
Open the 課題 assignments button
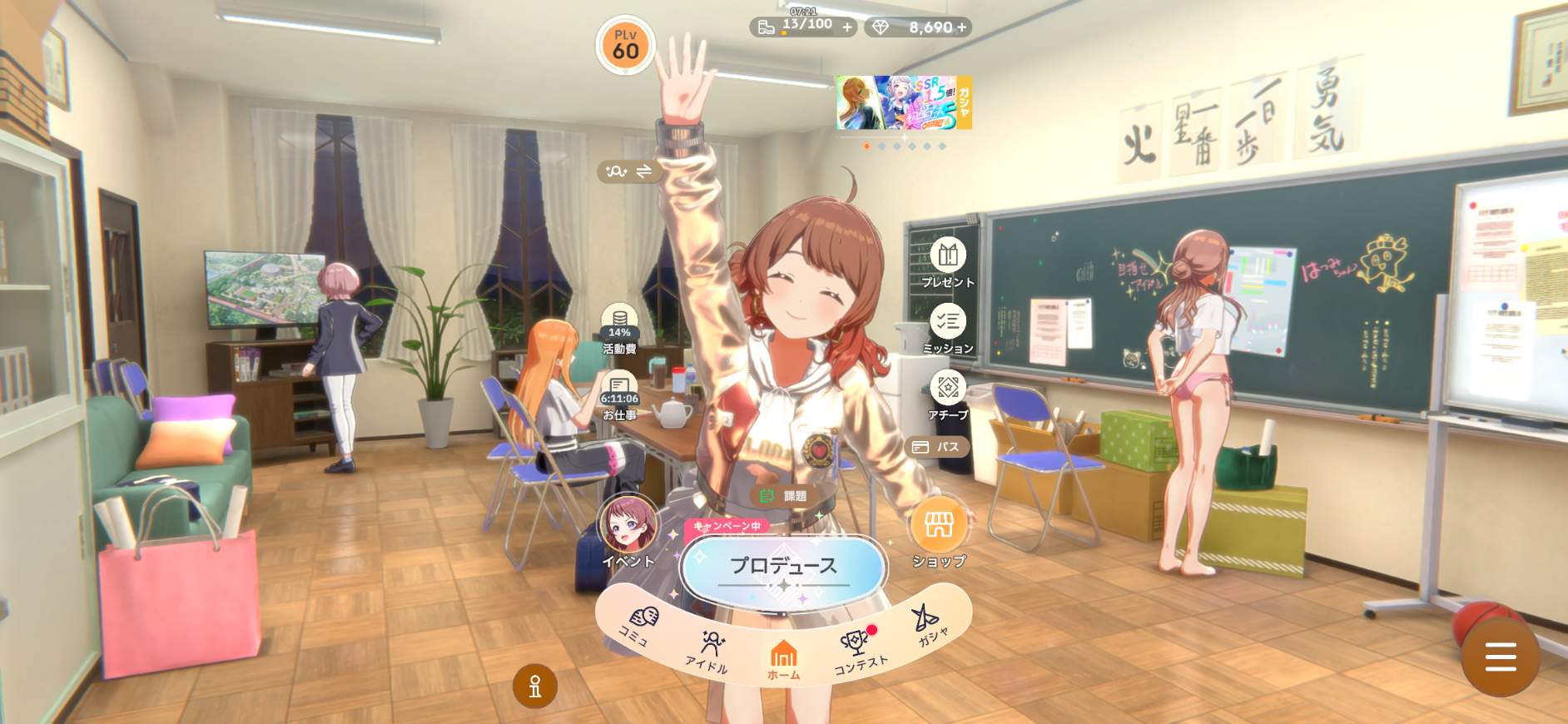click(x=784, y=496)
